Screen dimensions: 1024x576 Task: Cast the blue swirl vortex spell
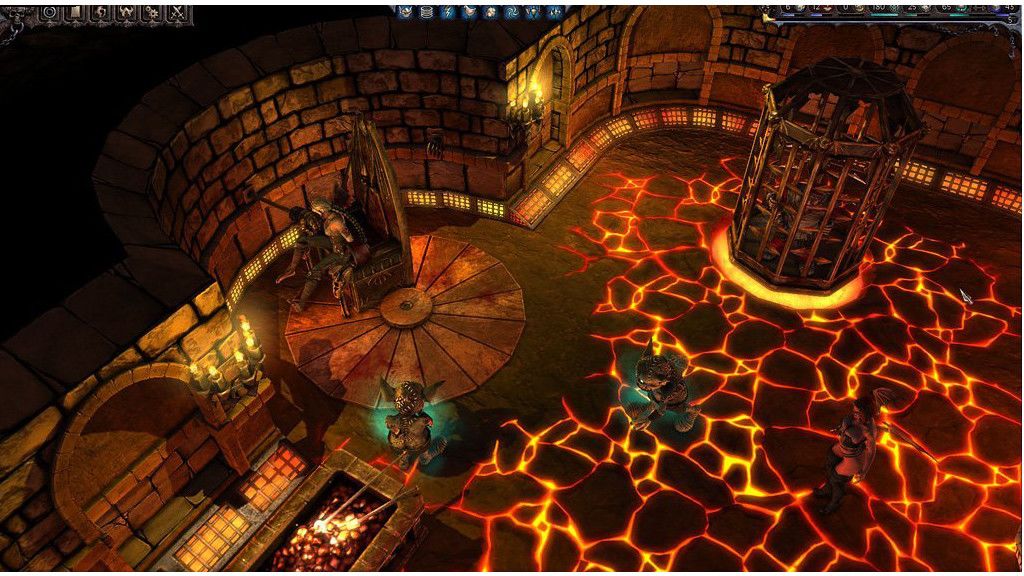(512, 12)
